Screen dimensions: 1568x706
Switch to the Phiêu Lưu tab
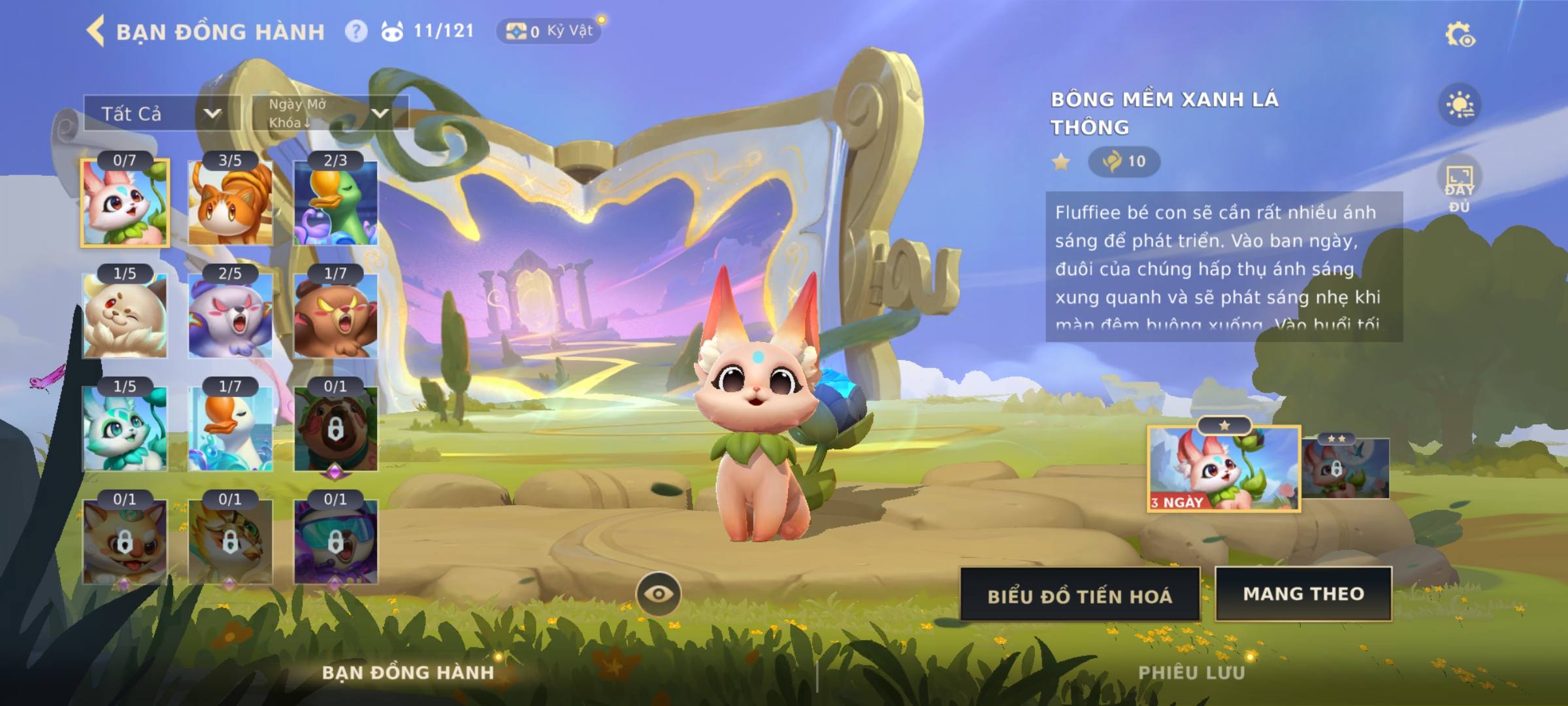pos(1191,673)
